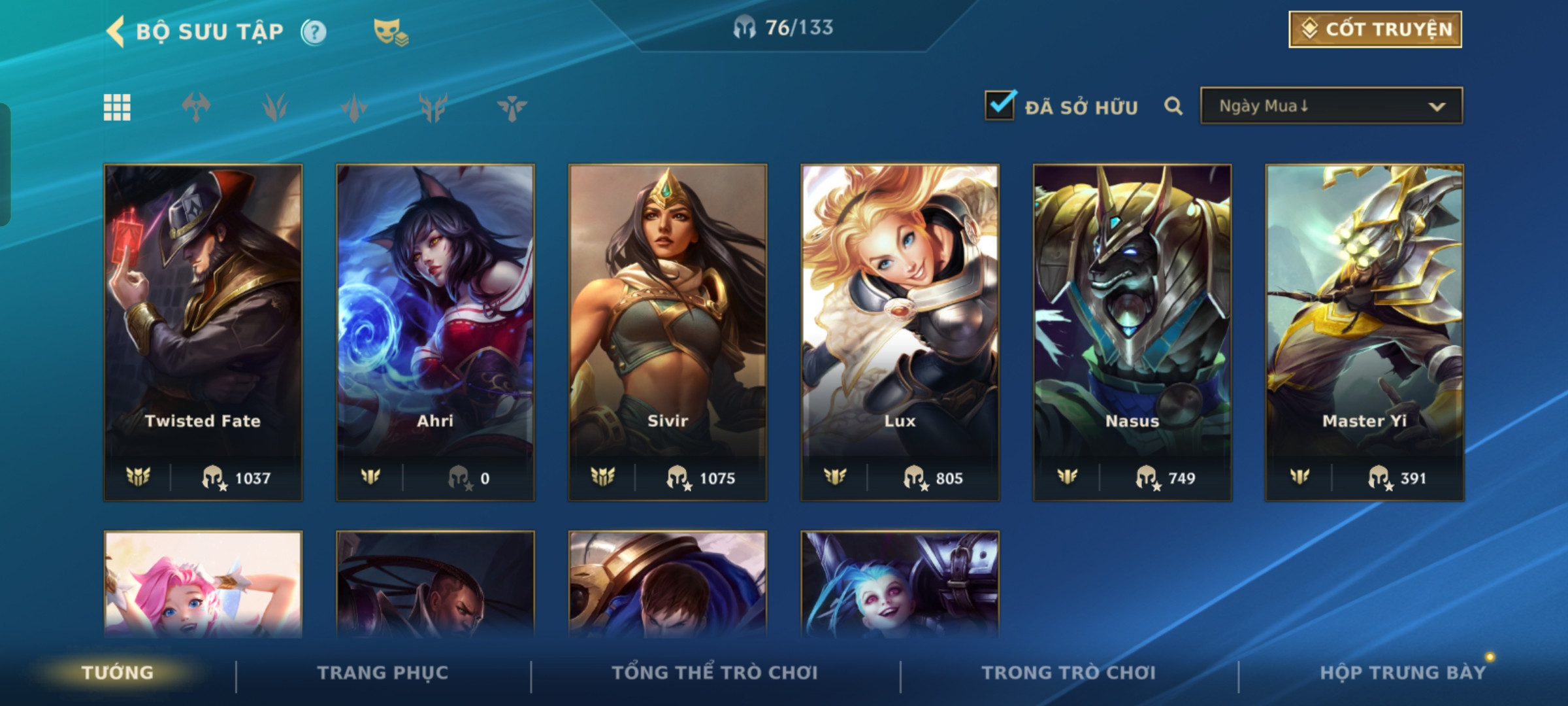
Task: Open the question mark help icon
Action: (x=314, y=31)
